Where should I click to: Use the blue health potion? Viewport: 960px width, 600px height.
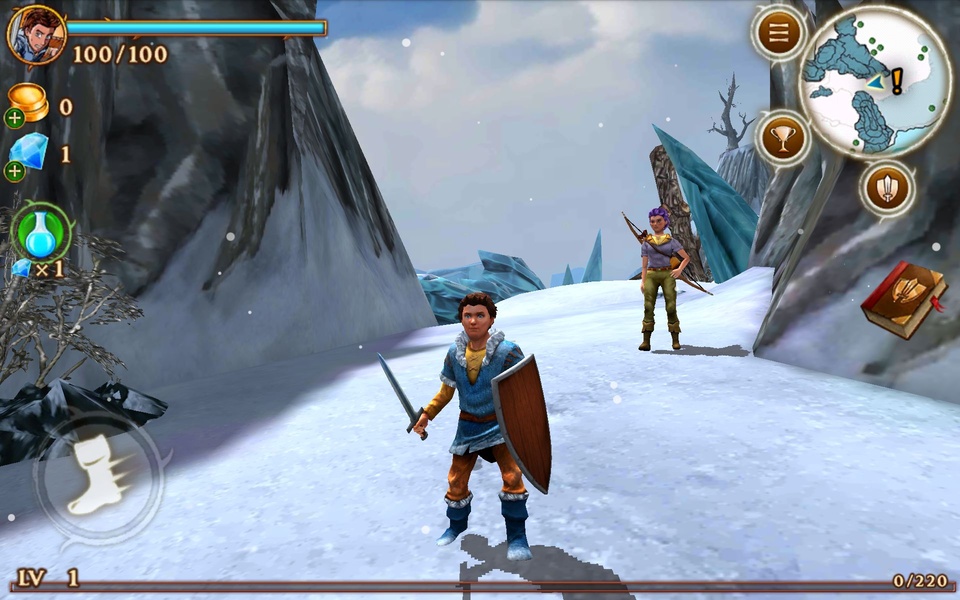[40, 234]
